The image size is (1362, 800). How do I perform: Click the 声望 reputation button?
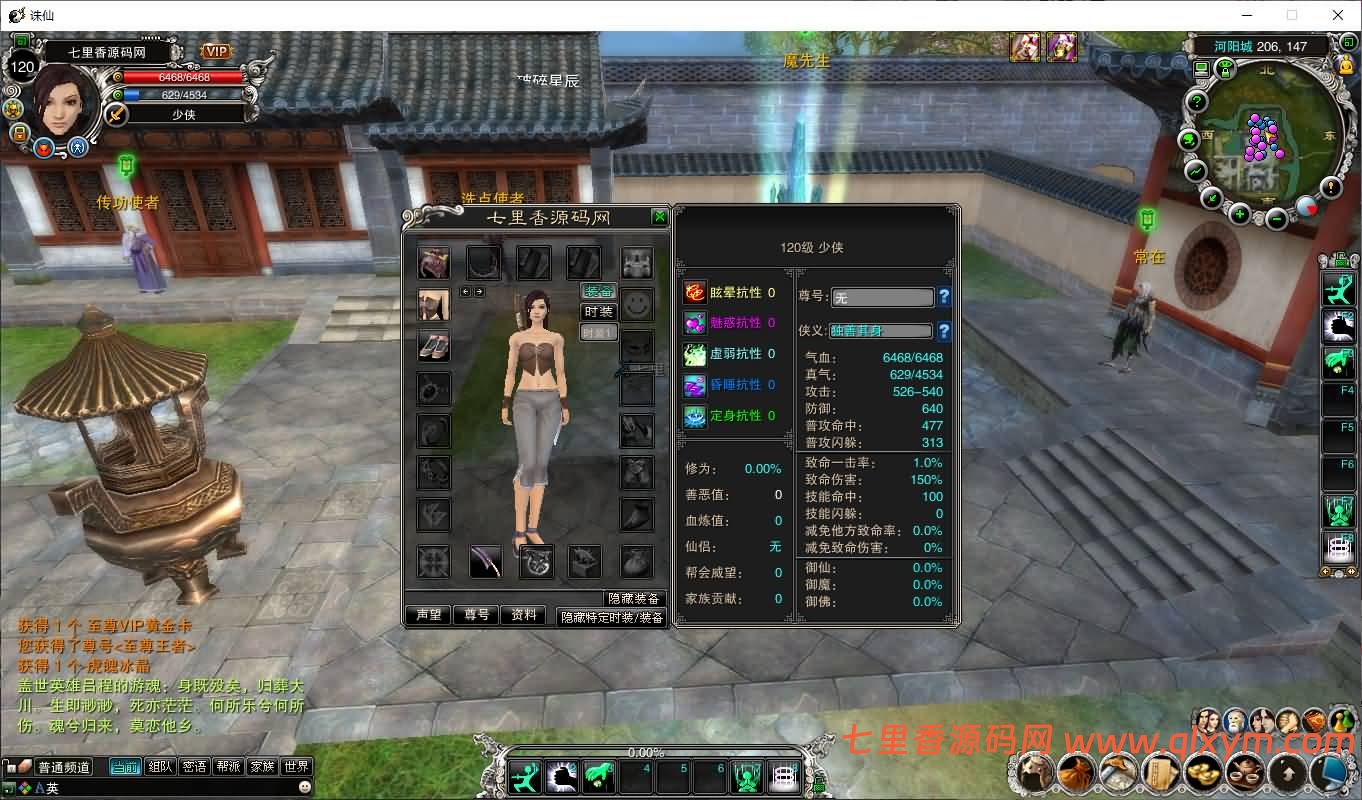click(428, 616)
